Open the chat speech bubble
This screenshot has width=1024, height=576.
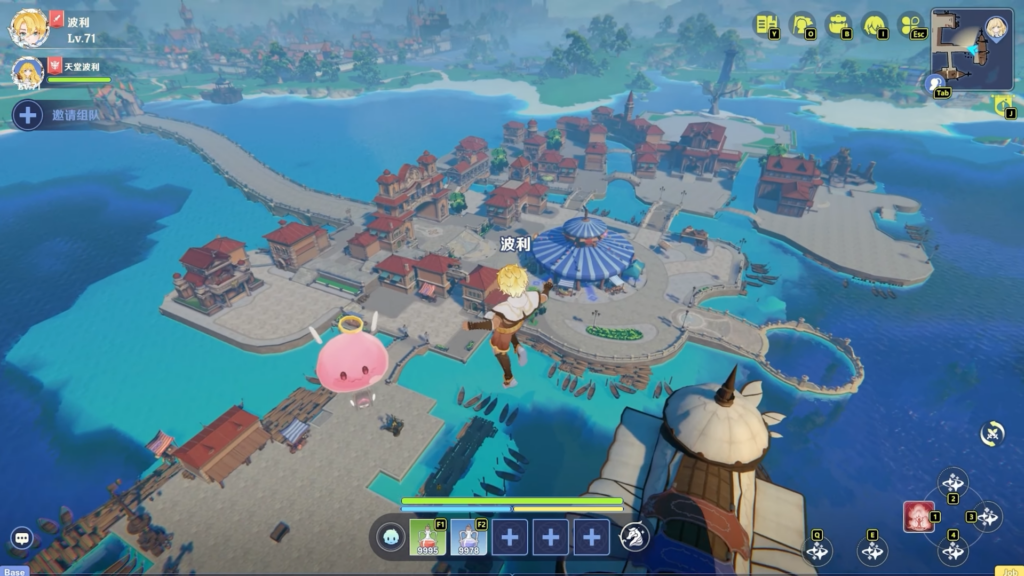point(22,538)
